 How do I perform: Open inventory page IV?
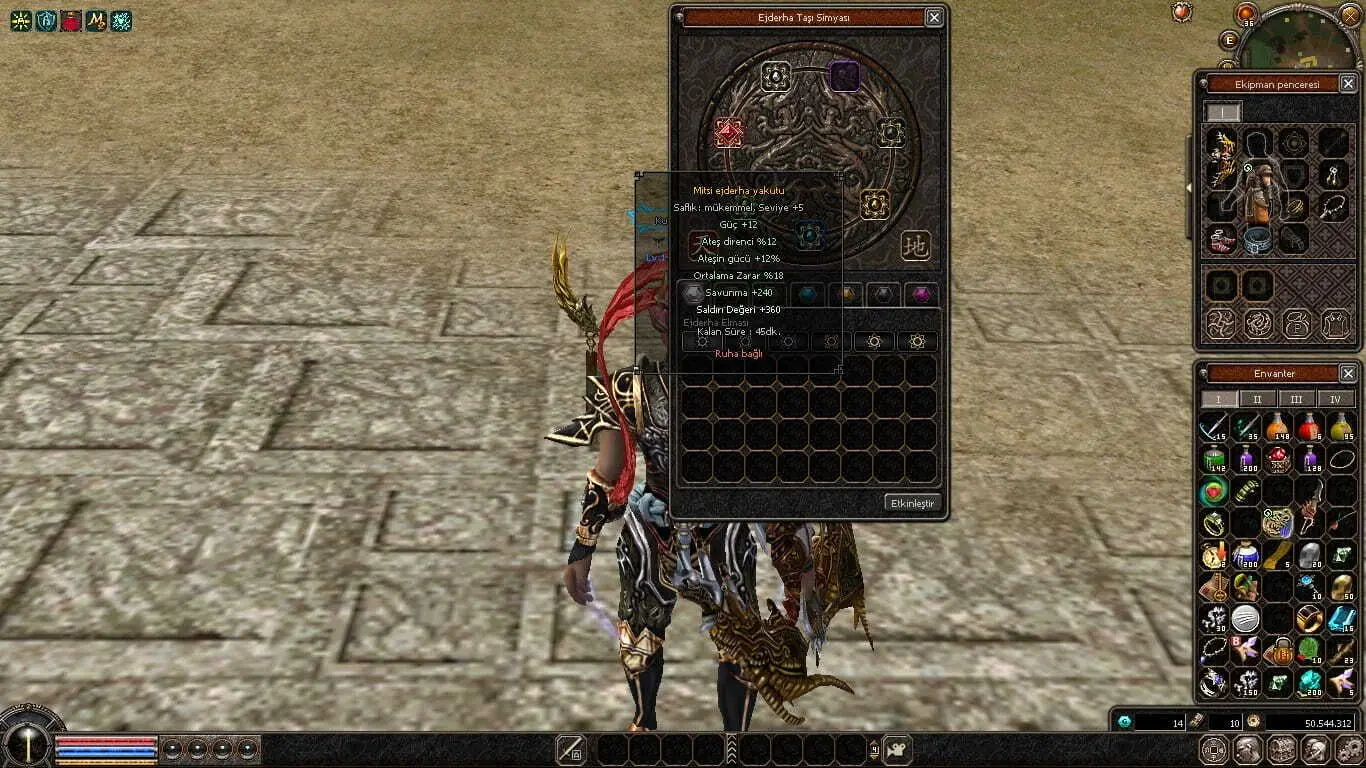(1335, 399)
